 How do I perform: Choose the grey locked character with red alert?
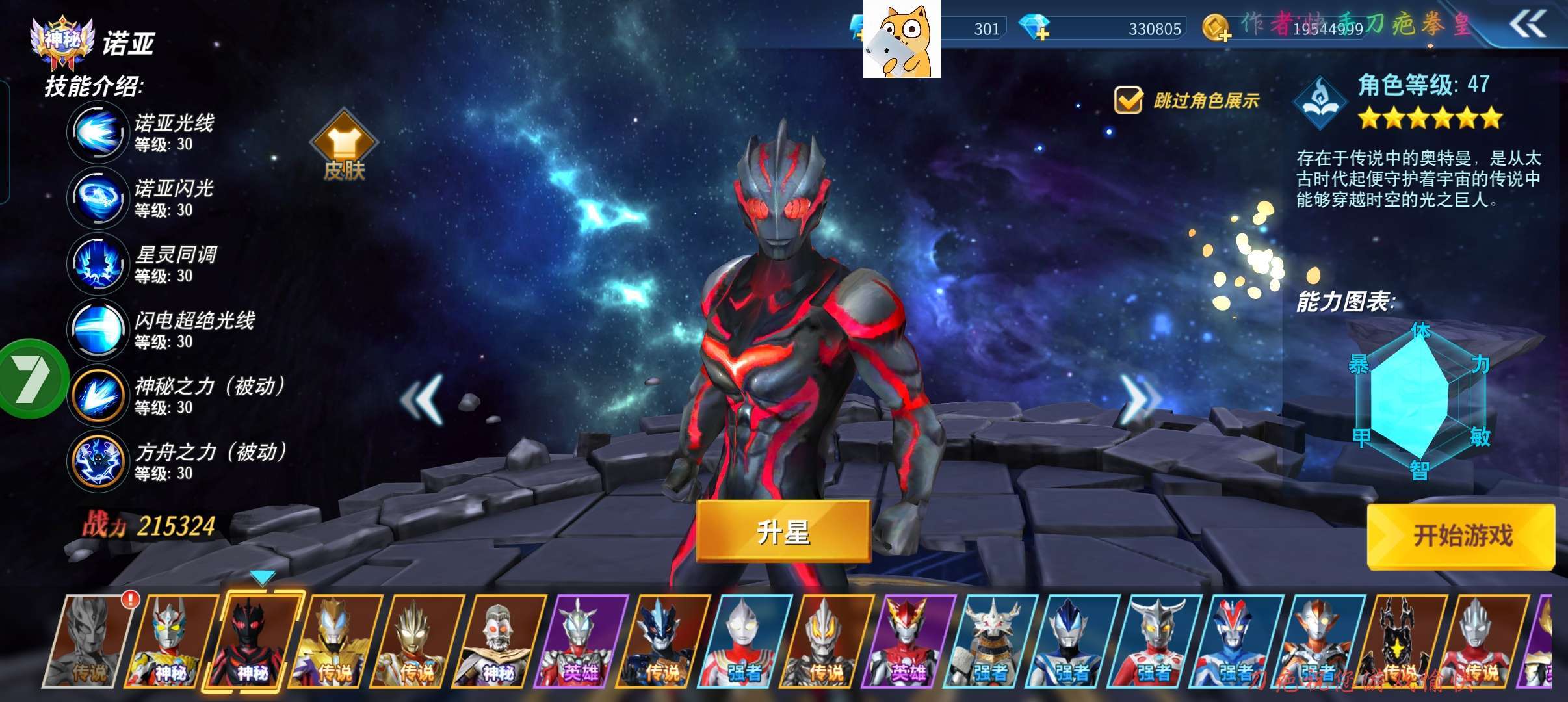coord(88,642)
